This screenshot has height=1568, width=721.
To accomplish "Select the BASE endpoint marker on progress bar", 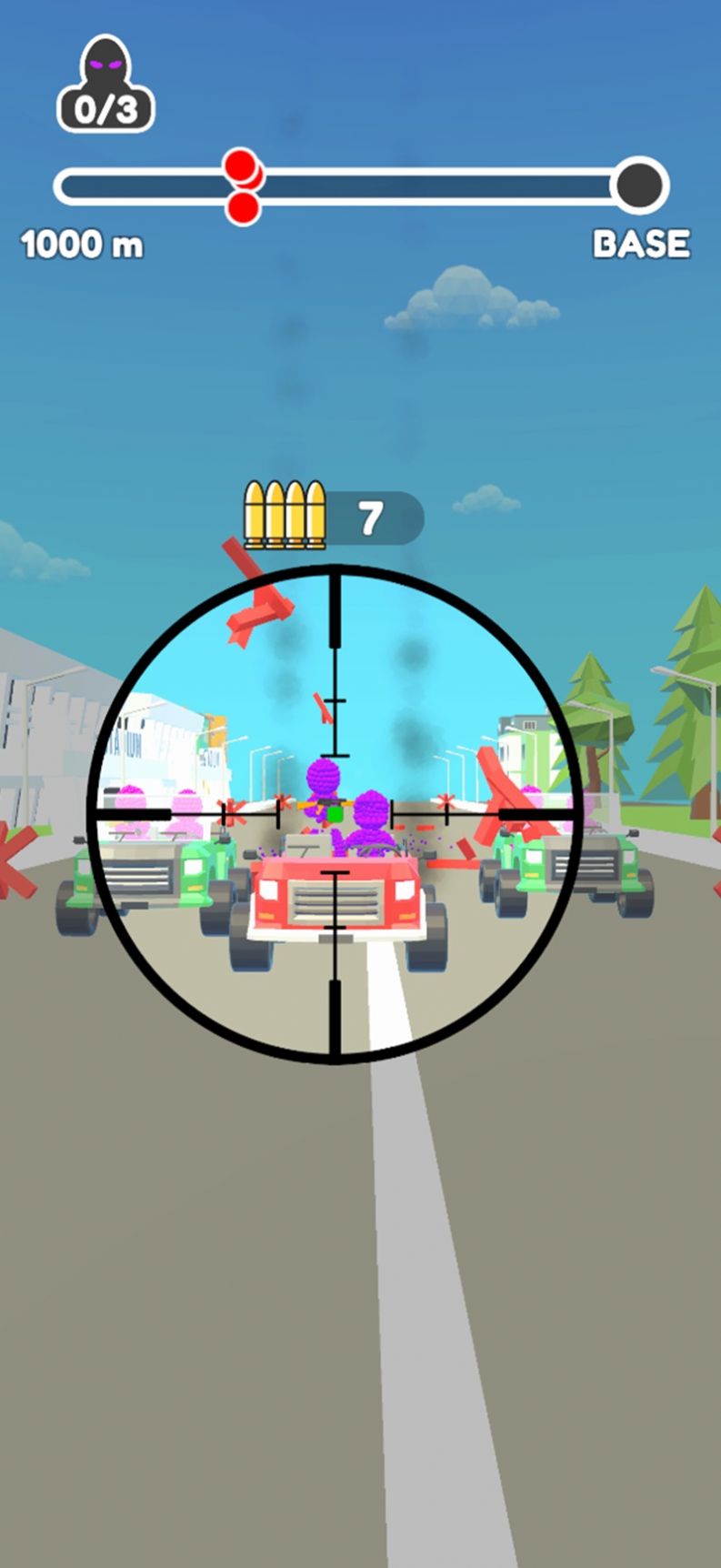I will tap(641, 186).
